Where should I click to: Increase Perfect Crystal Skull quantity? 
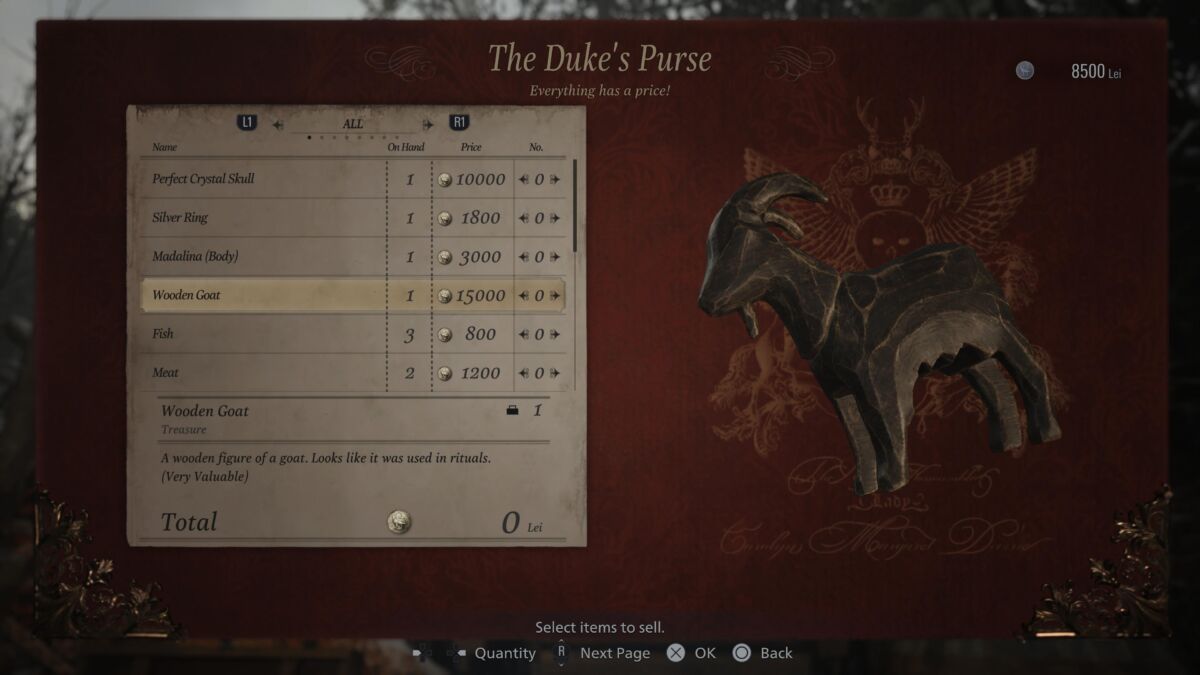pos(555,180)
